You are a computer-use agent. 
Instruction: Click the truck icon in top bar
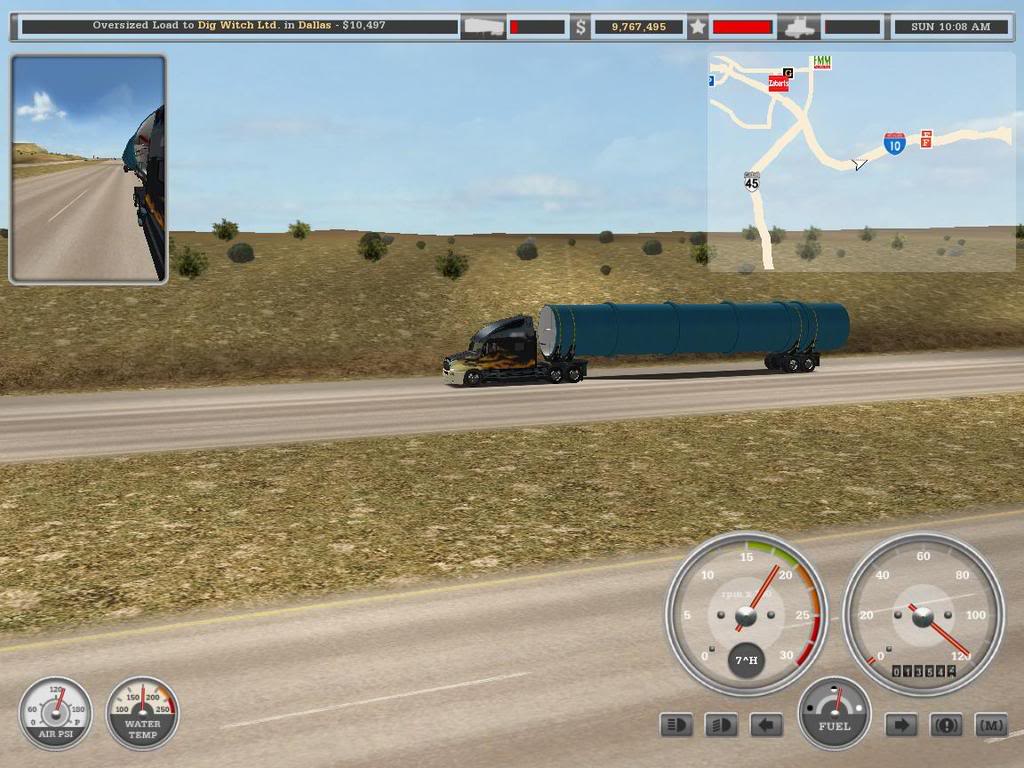[x=800, y=27]
